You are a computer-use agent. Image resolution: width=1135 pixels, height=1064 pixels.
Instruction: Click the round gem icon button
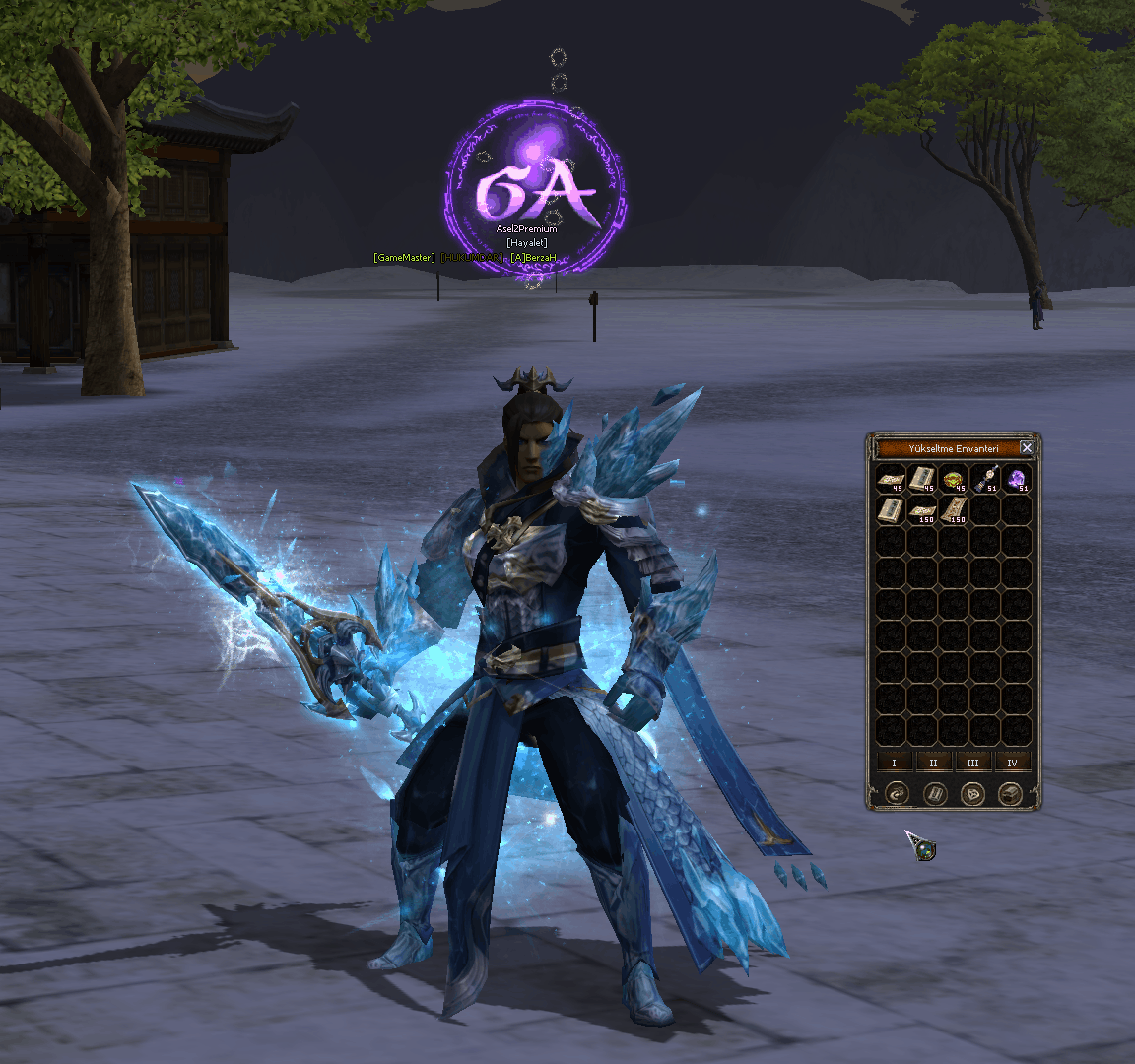pos(972,793)
